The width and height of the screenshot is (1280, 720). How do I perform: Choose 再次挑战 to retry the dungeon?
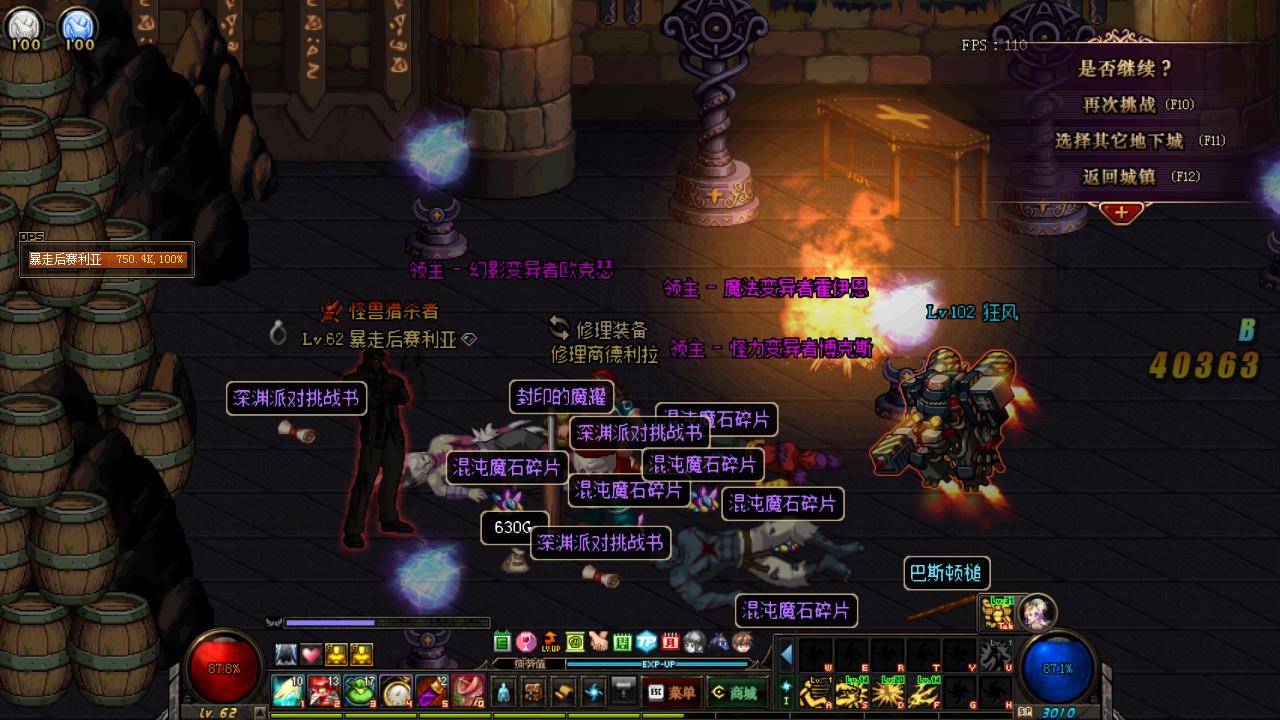pos(1138,105)
